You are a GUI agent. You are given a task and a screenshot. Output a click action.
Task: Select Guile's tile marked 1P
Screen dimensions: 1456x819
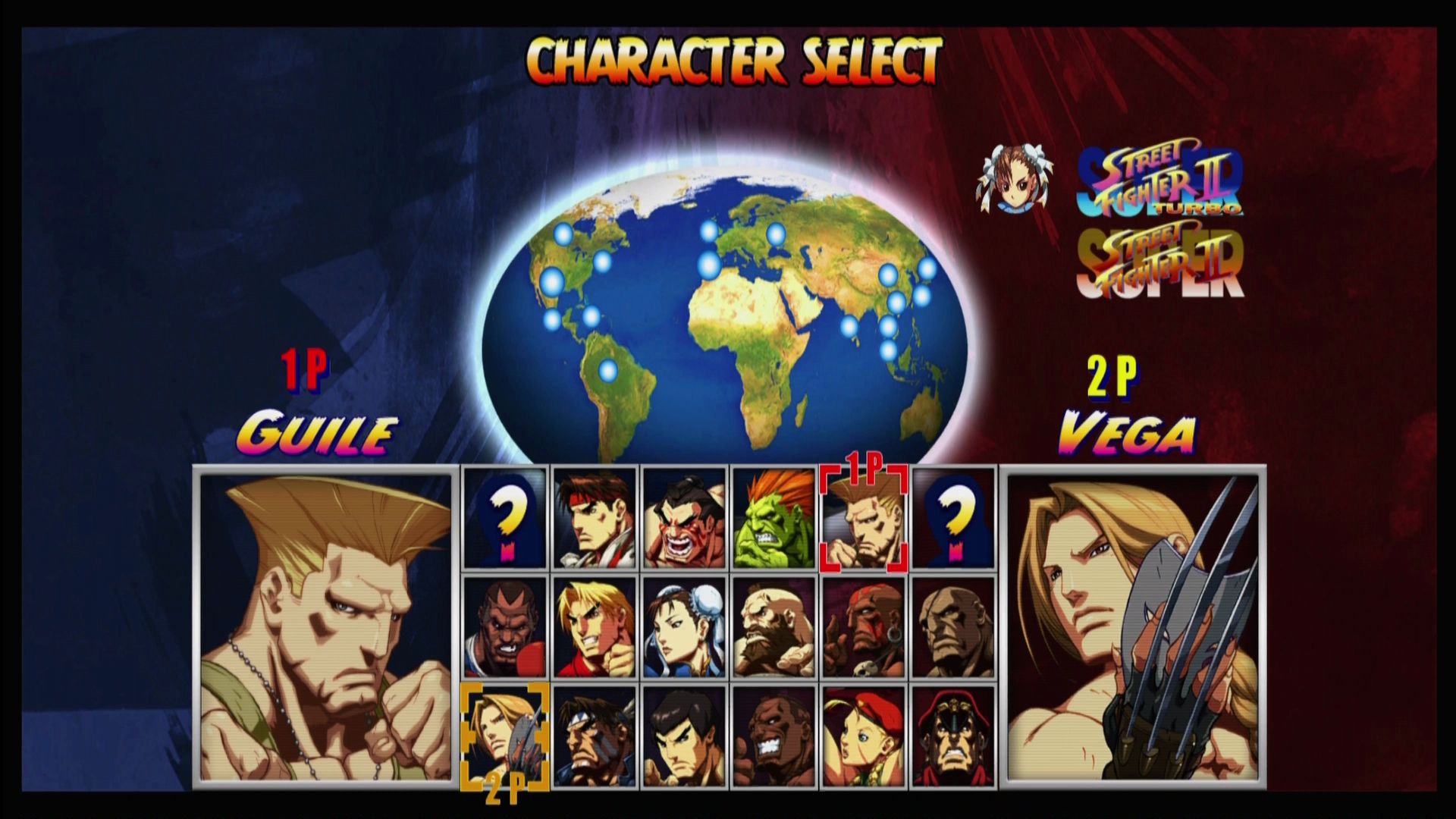863,518
